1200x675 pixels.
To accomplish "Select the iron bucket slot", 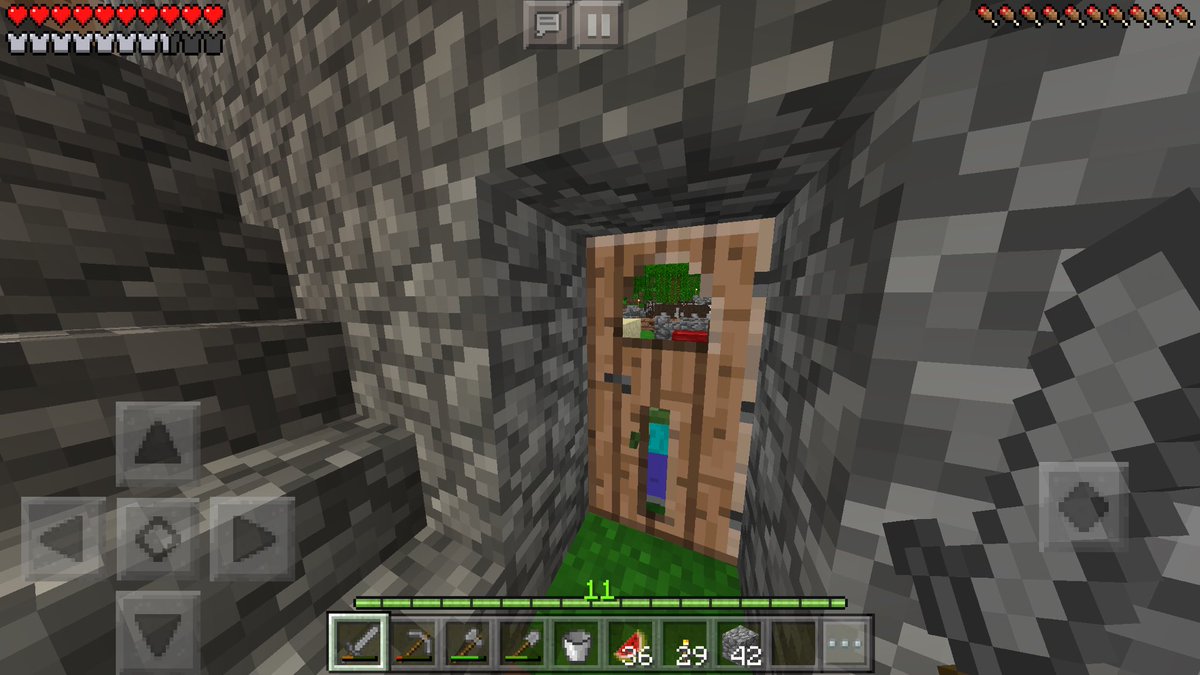I will coord(574,643).
